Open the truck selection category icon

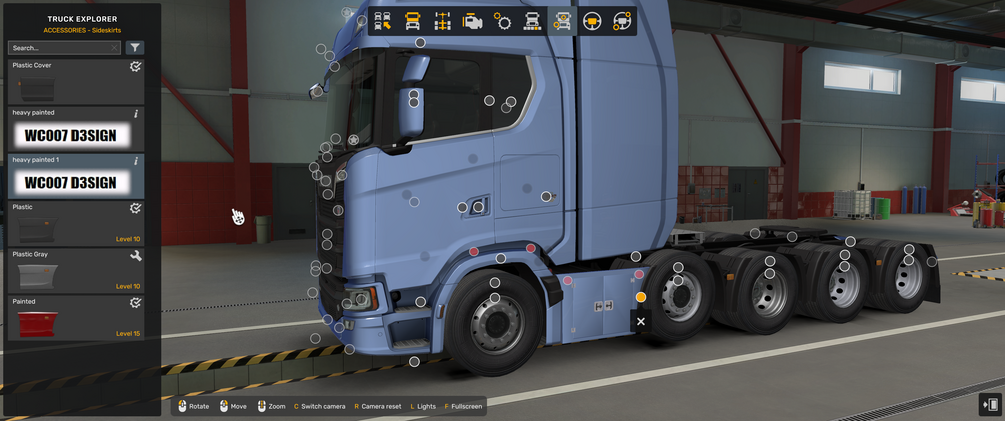coord(383,21)
